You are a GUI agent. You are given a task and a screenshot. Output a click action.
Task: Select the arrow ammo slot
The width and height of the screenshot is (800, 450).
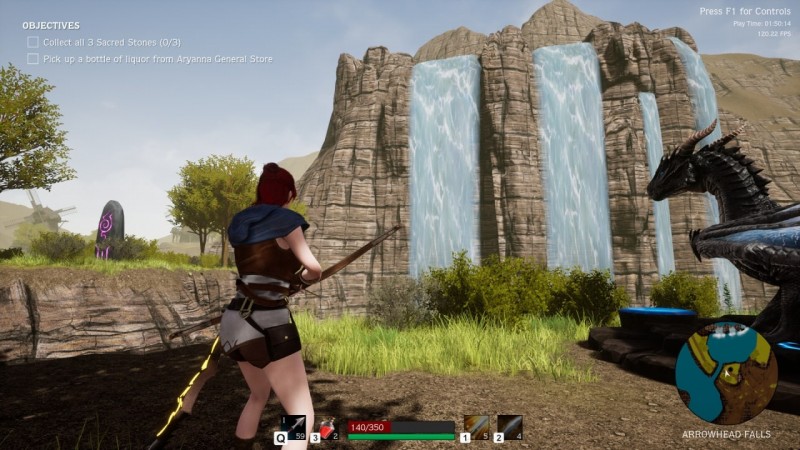pyautogui.click(x=293, y=427)
